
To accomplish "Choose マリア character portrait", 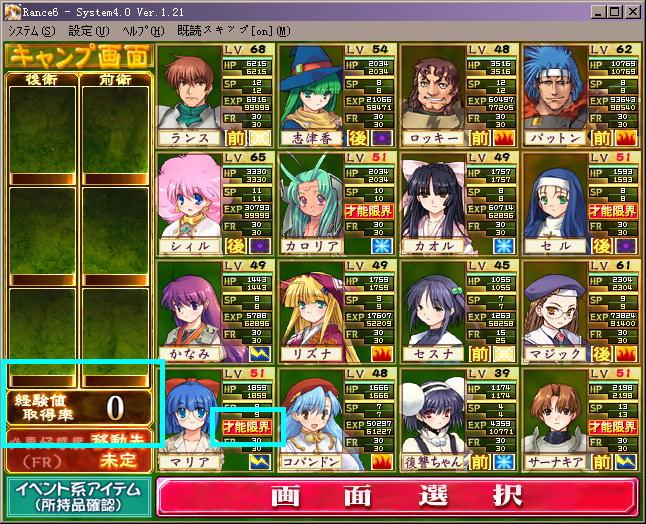I will (190, 412).
